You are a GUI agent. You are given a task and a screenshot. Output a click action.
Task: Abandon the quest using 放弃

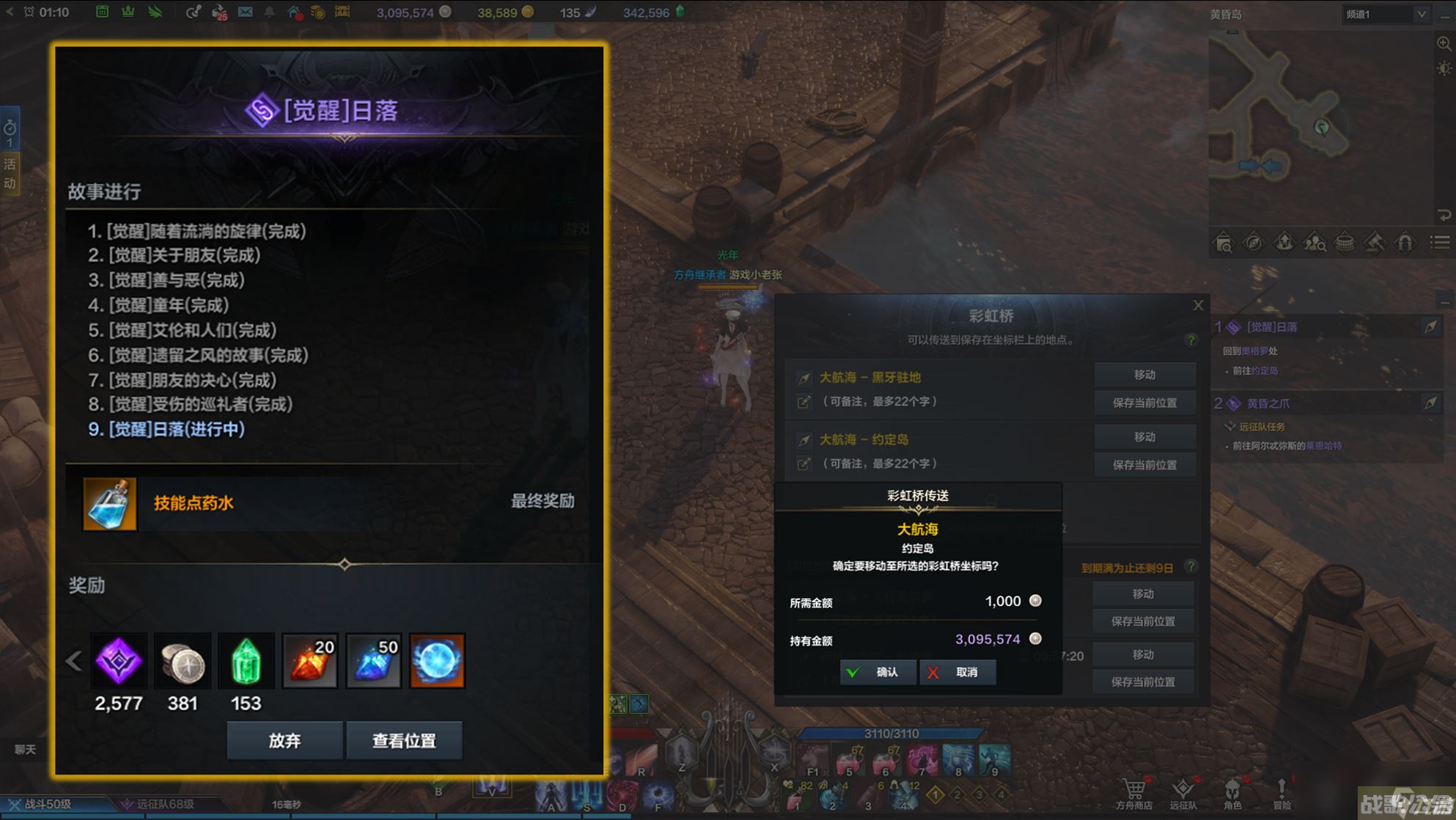[x=284, y=741]
